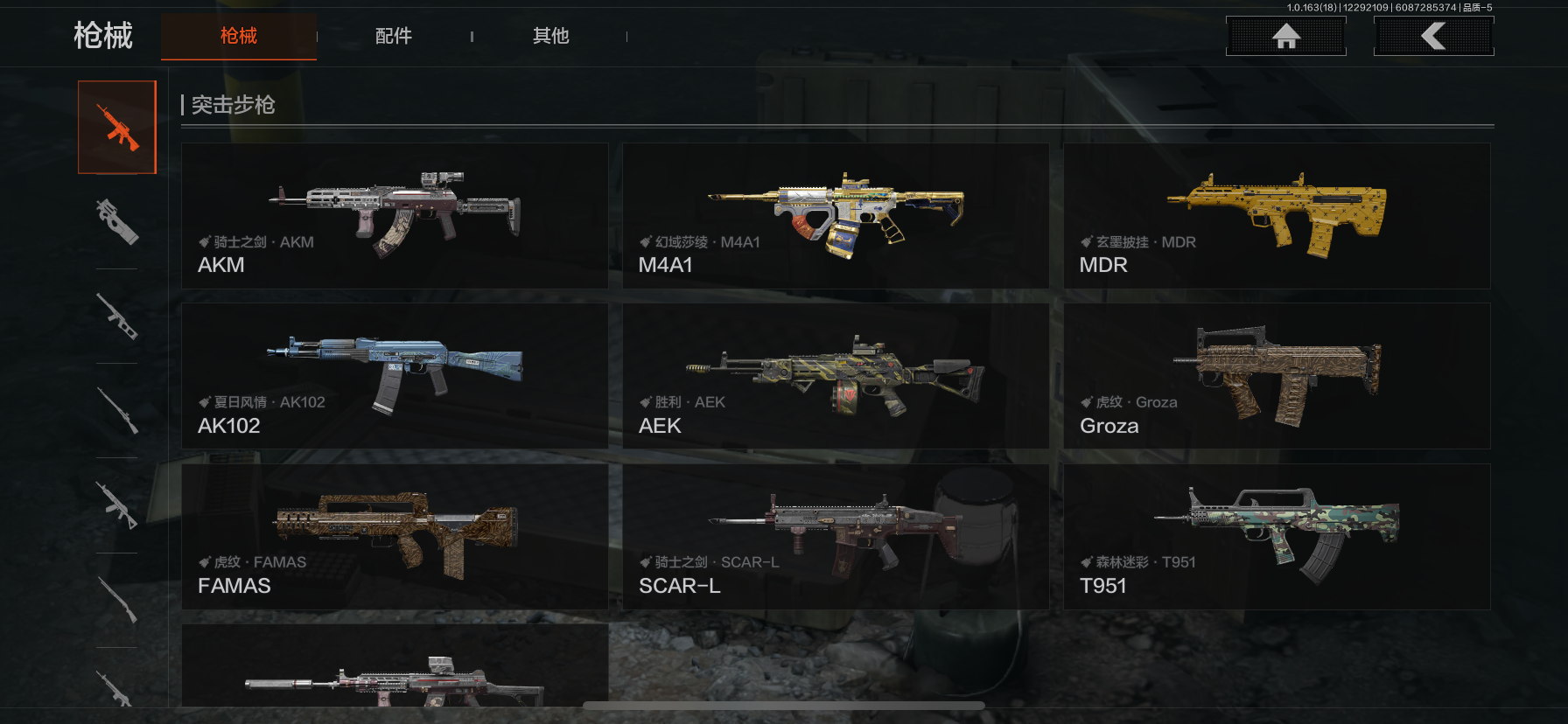This screenshot has width=1568, height=724.
Task: Choose the AKM weapon card
Action: [395, 216]
